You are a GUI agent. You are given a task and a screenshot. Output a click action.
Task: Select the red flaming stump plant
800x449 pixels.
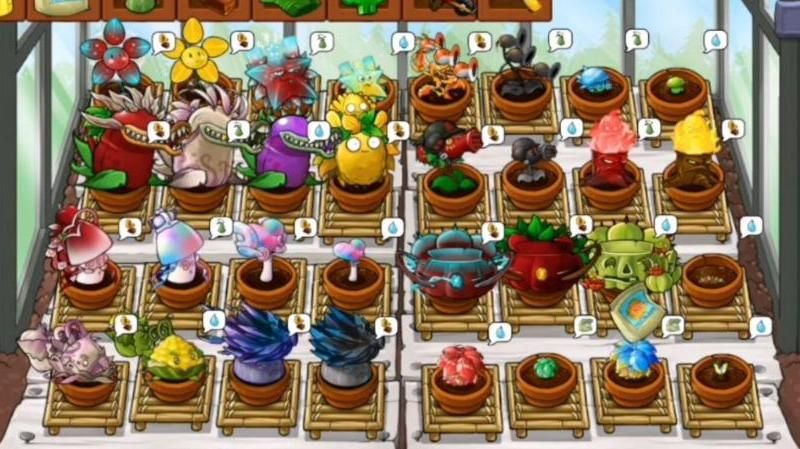click(610, 150)
